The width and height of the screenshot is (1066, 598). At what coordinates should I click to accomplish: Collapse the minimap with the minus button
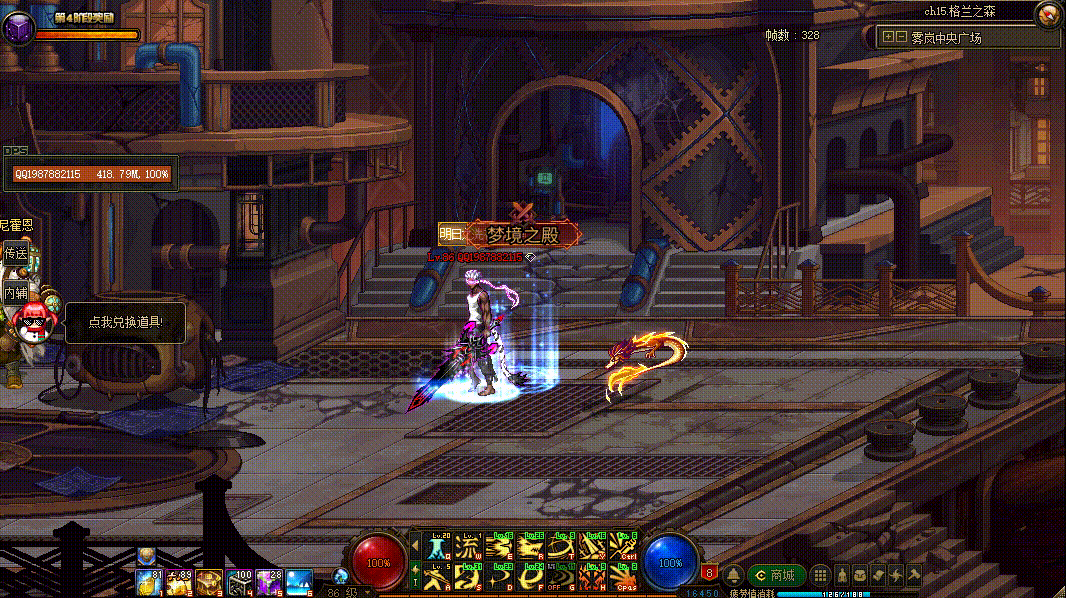[902, 37]
